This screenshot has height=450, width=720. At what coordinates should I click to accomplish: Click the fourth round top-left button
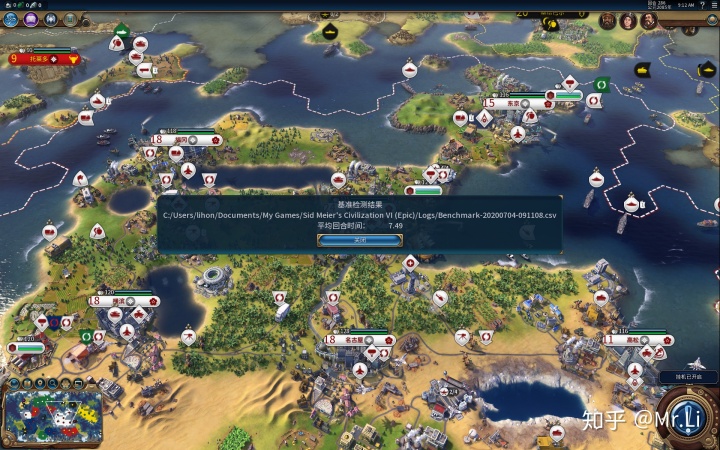click(68, 19)
